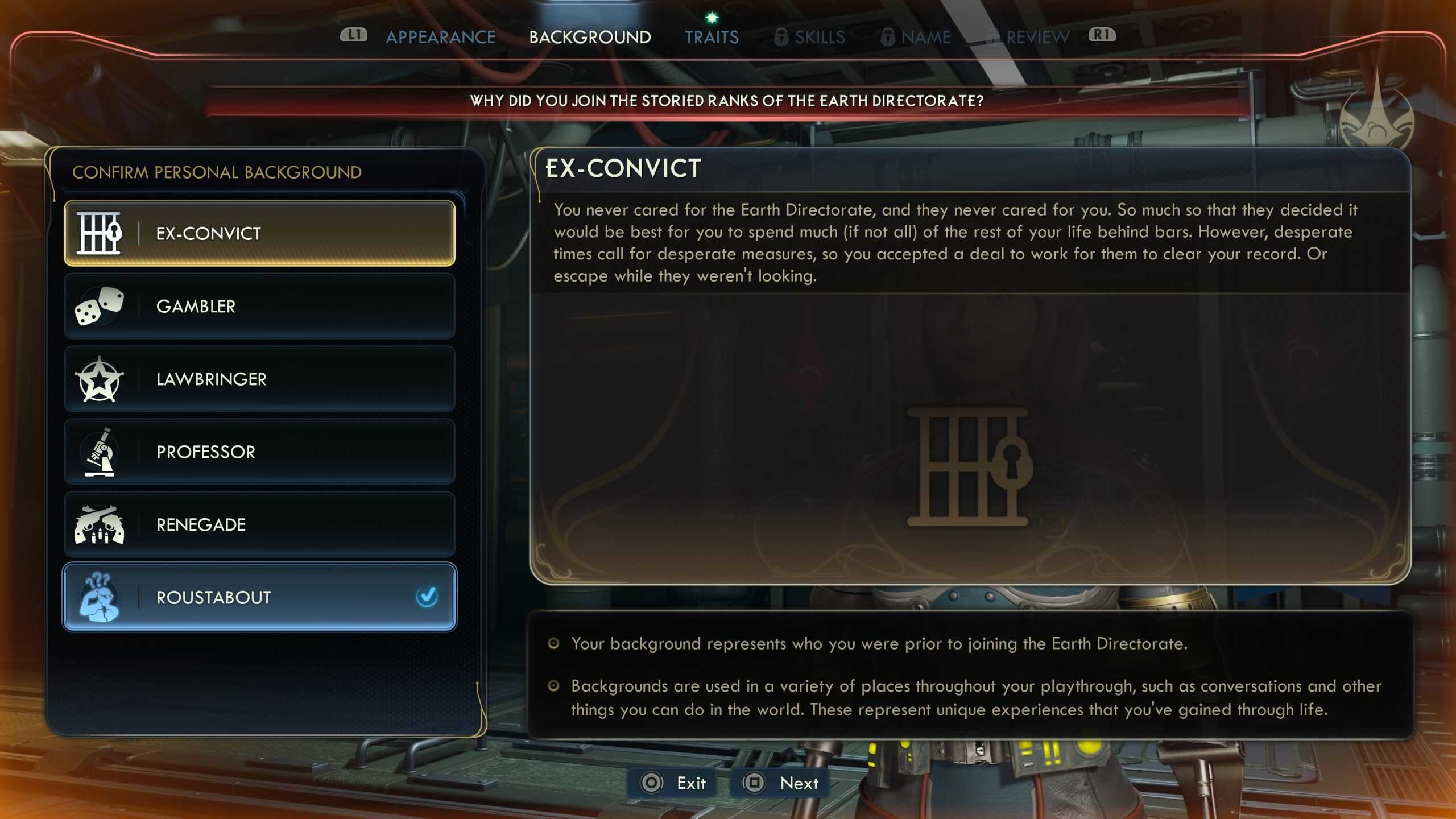1456x819 pixels.
Task: Open the locked Review tab
Action: pyautogui.click(x=1028, y=38)
